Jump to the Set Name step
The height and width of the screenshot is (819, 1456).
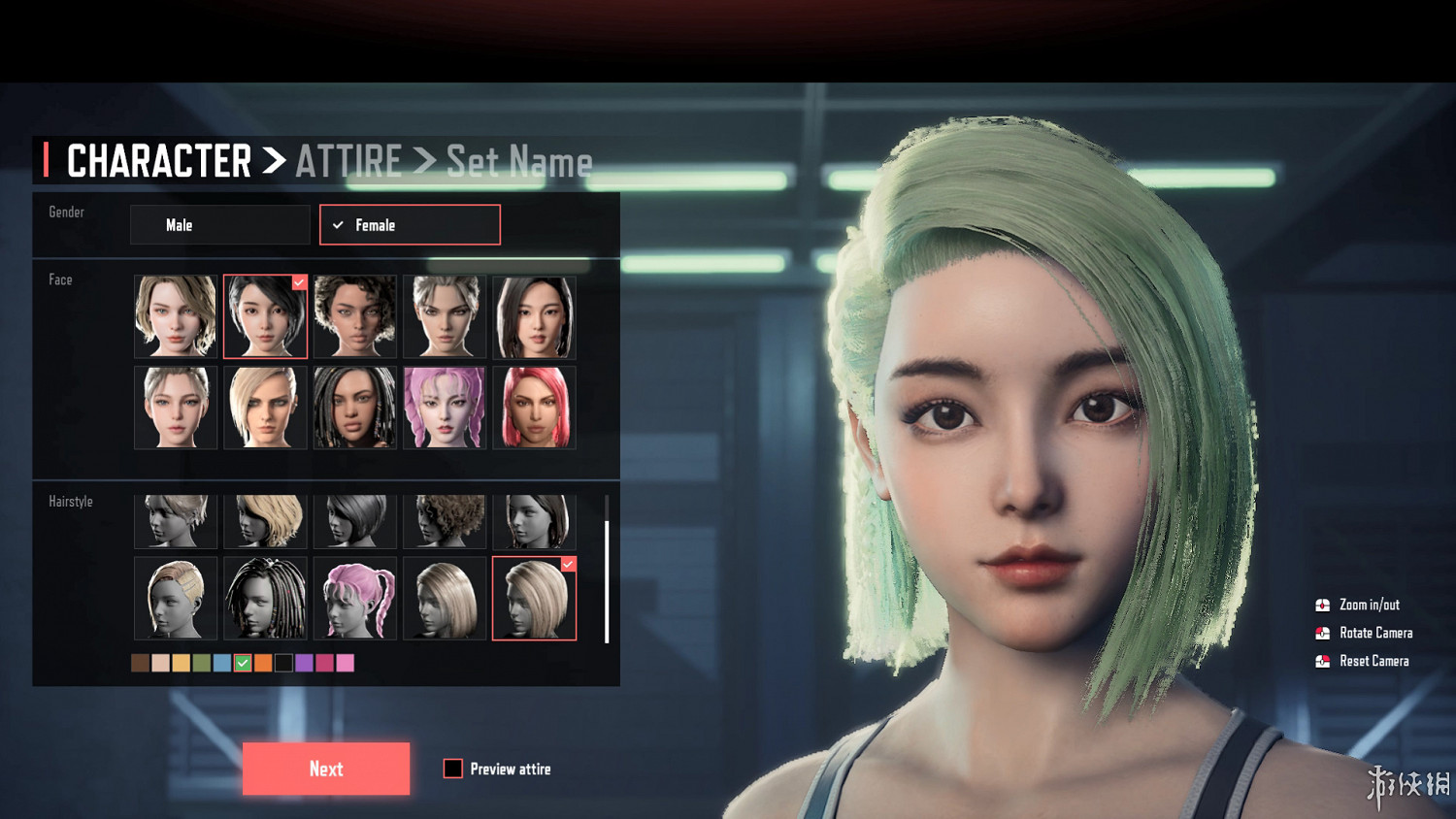tap(519, 162)
